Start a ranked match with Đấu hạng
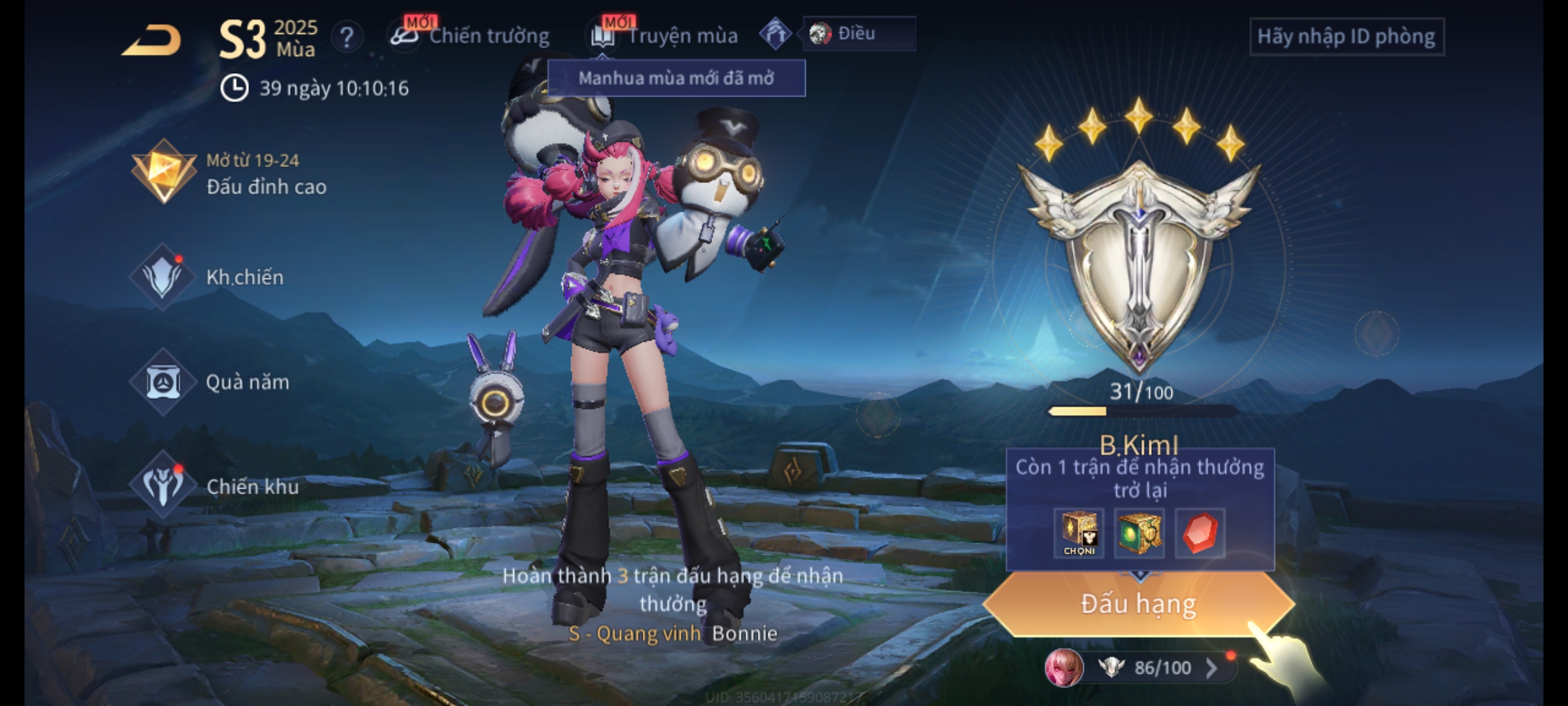1568x706 pixels. (x=1138, y=604)
